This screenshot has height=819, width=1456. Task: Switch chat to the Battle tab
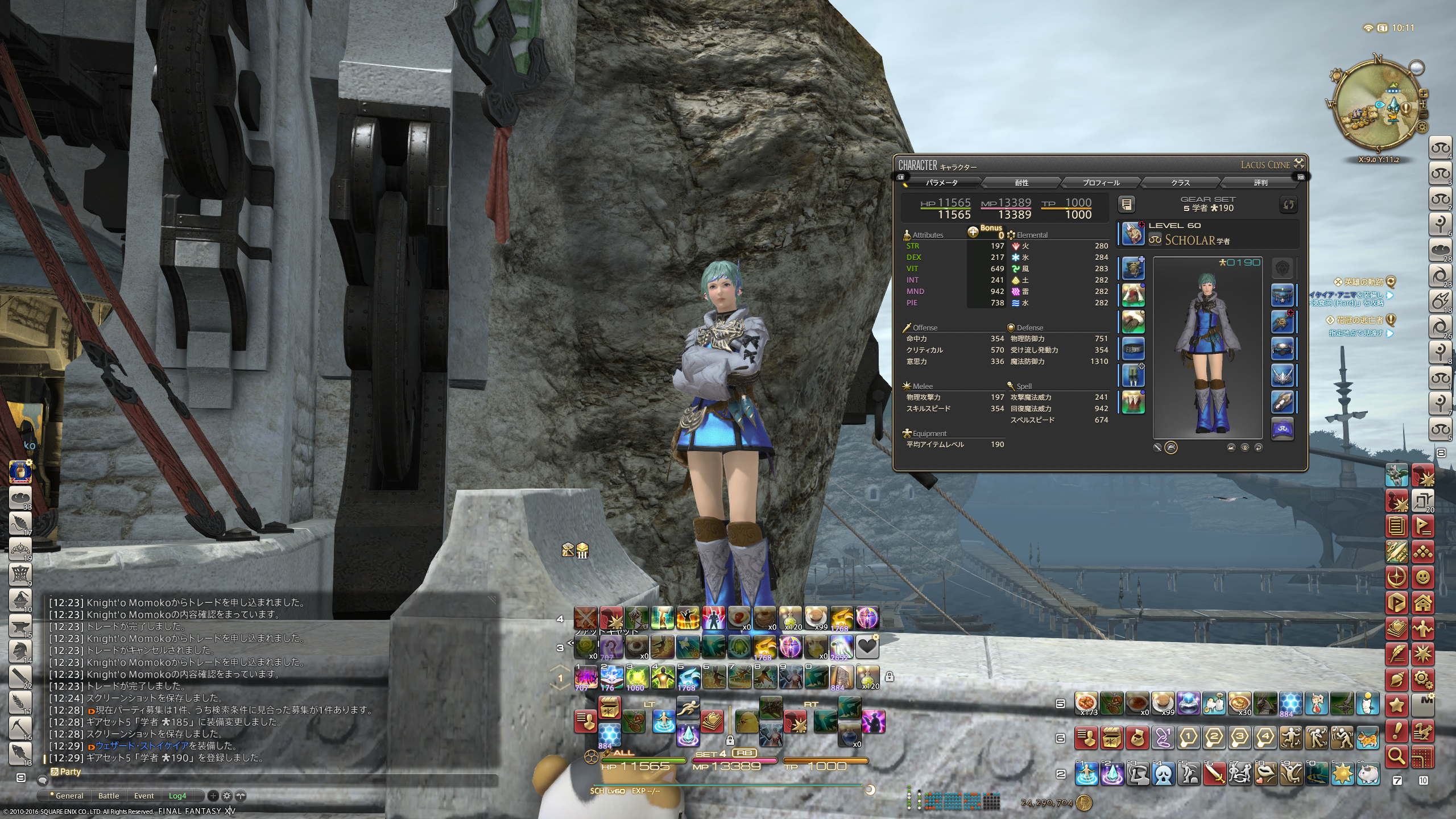point(109,796)
